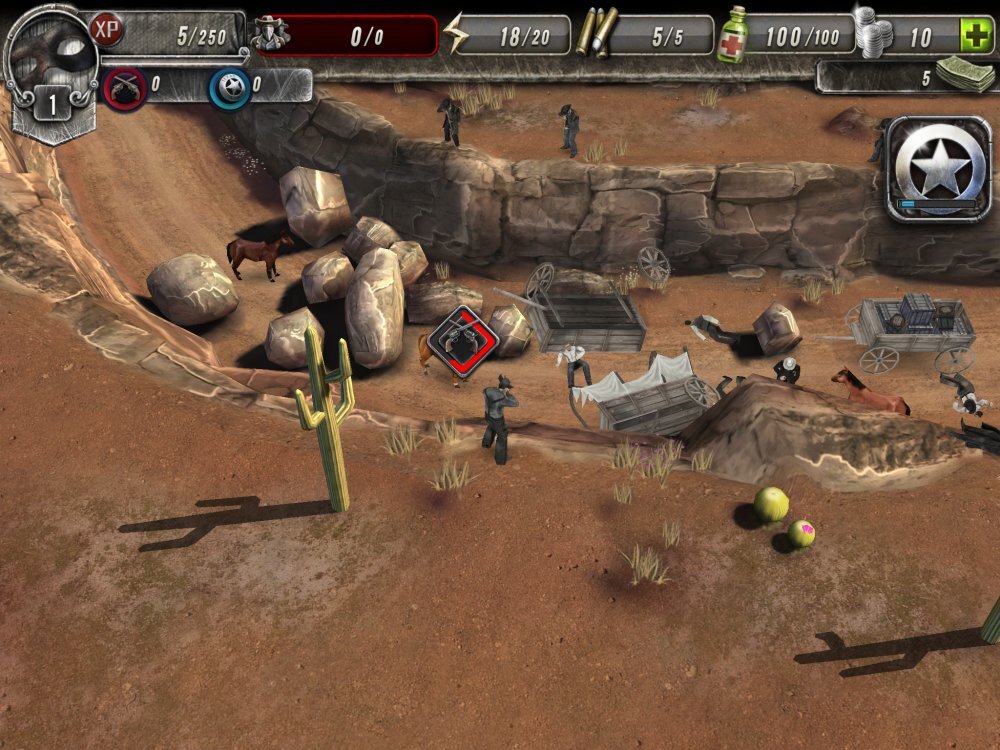Click the green health tonic bottle icon
Image resolution: width=1000 pixels, height=750 pixels.
point(733,35)
